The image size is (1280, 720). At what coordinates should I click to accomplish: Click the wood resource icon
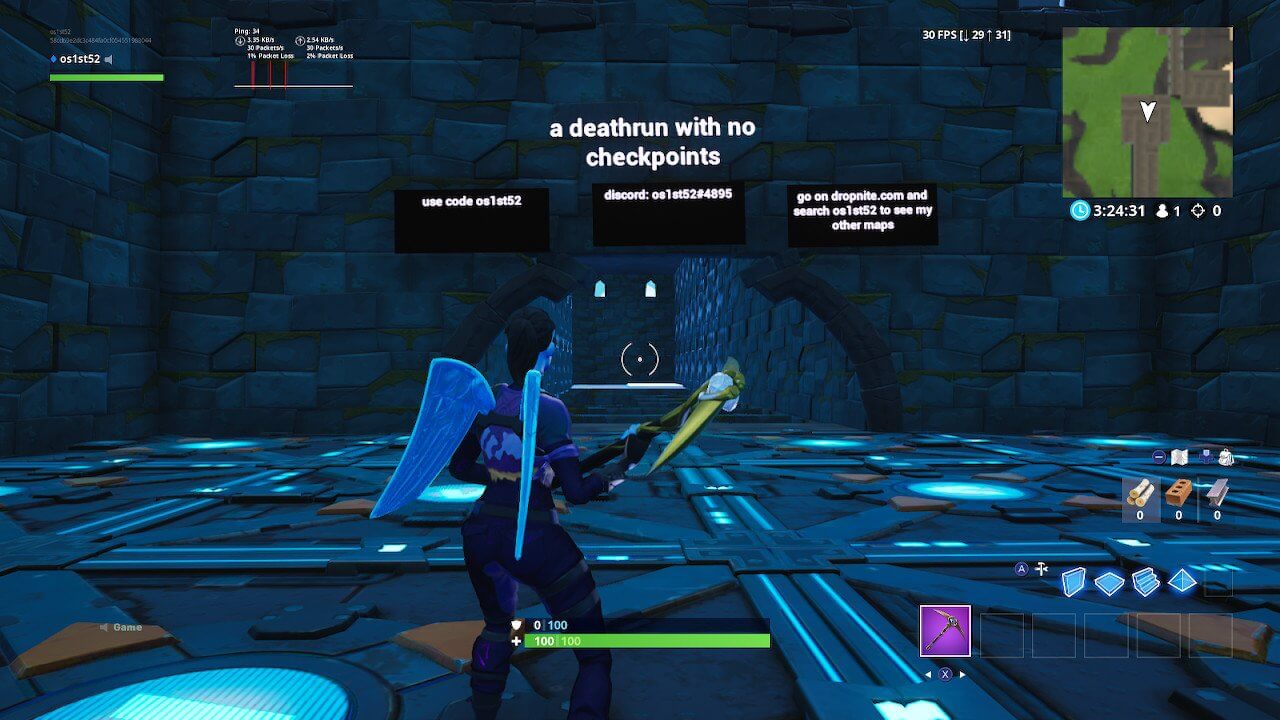click(x=1140, y=491)
